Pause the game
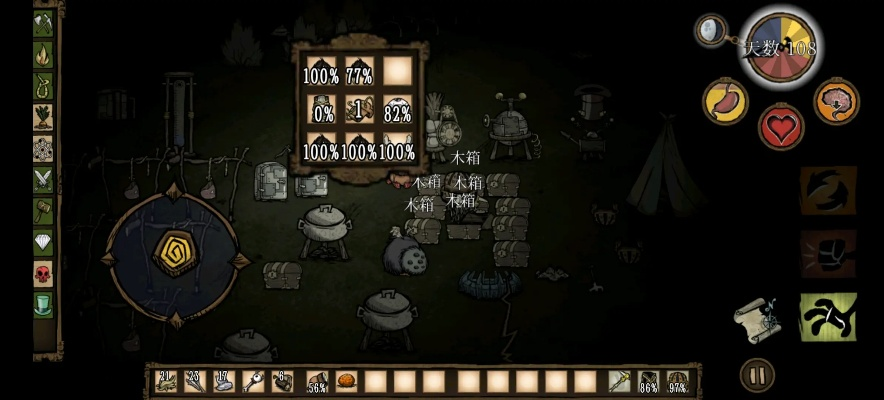The height and width of the screenshot is (400, 884). (757, 375)
